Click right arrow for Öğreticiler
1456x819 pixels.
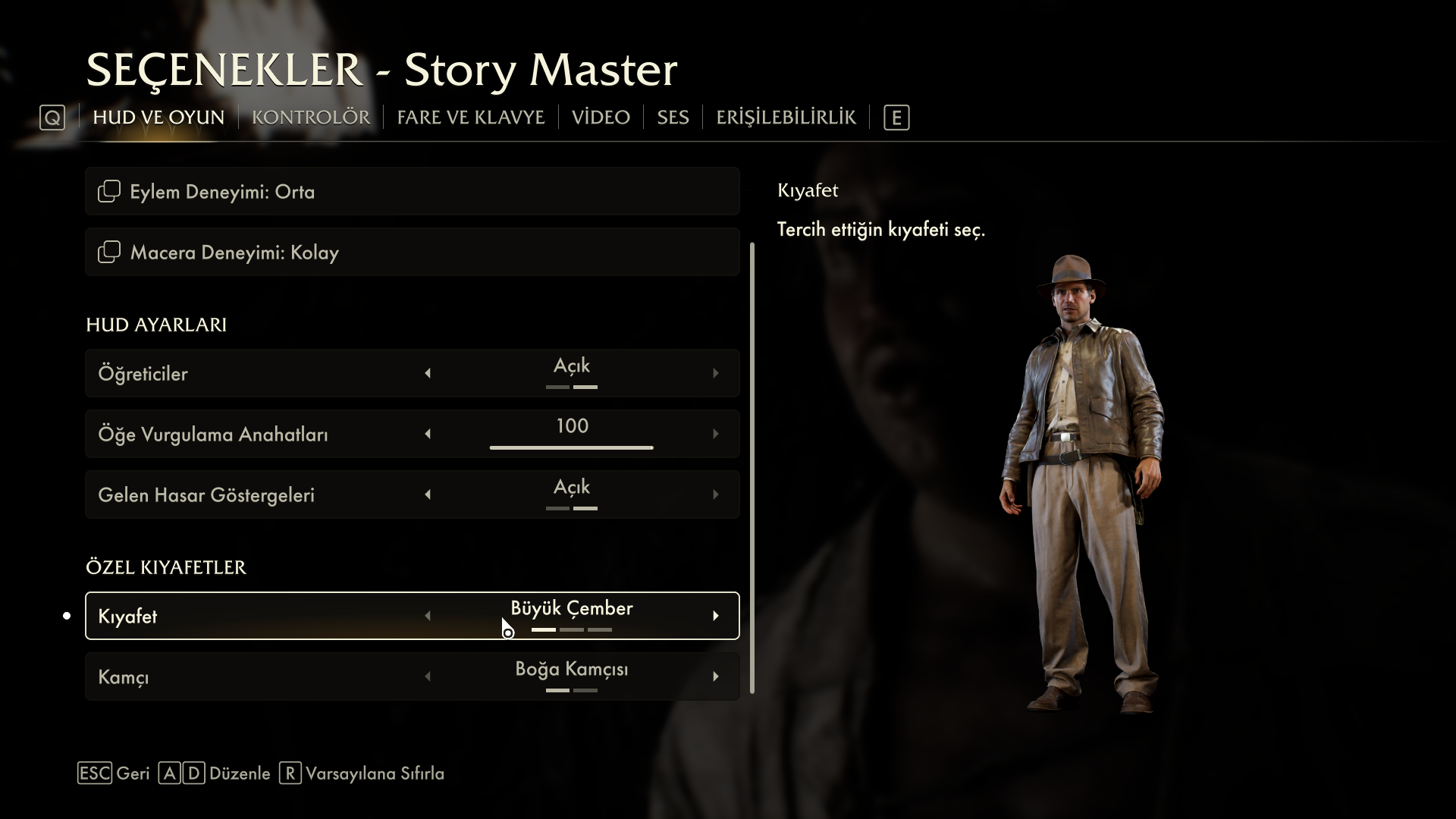coord(715,373)
